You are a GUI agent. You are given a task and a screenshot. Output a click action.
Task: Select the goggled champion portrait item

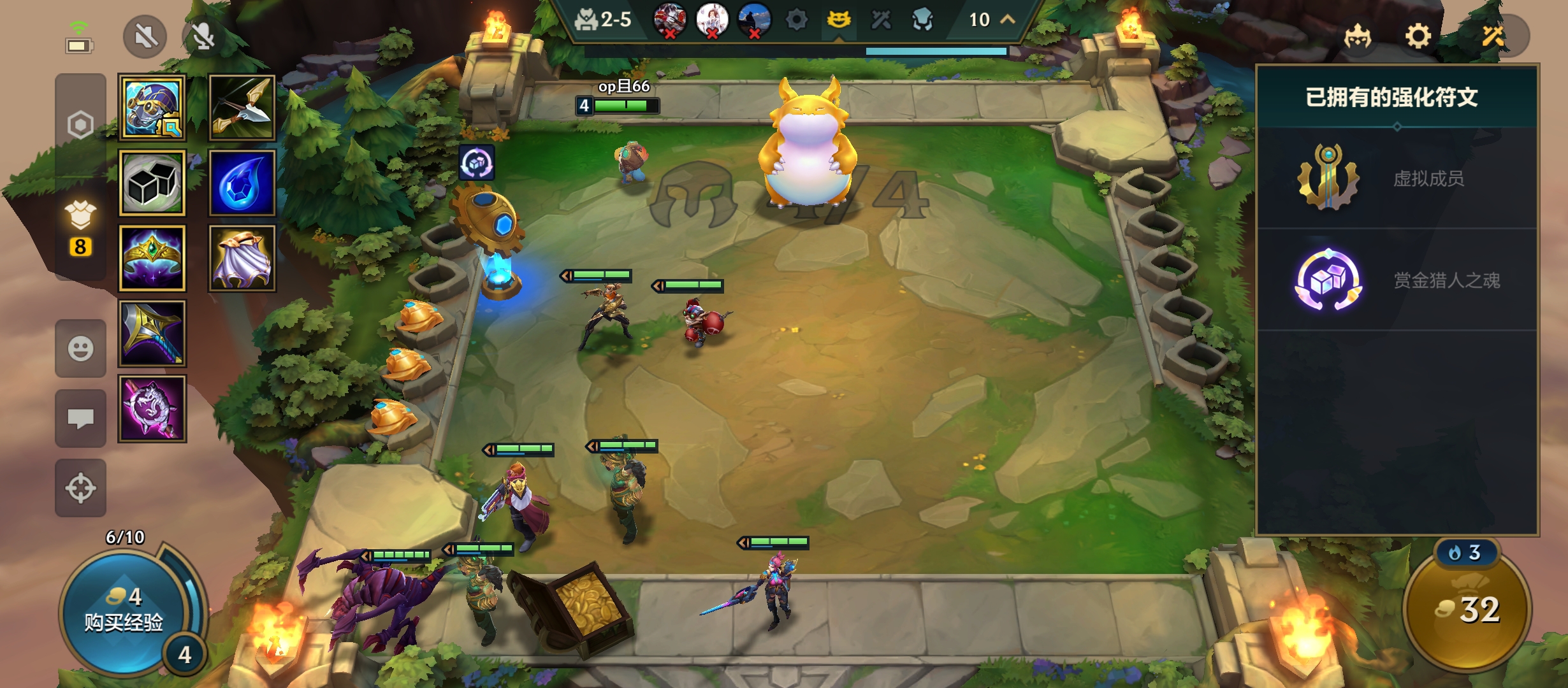pos(152,108)
